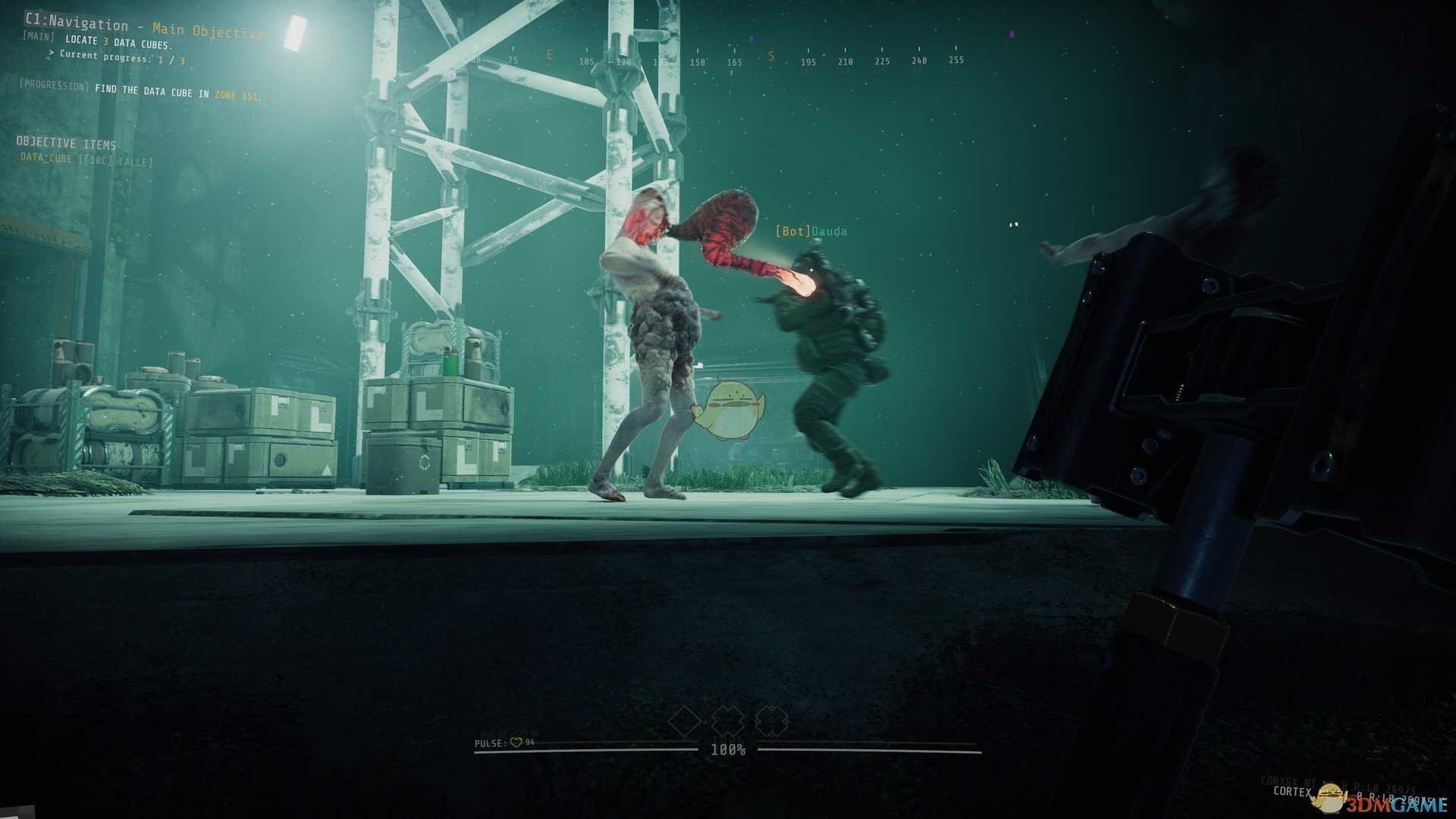1456x819 pixels.
Task: Click the S compass marker on the heading bar
Action: pos(773,55)
